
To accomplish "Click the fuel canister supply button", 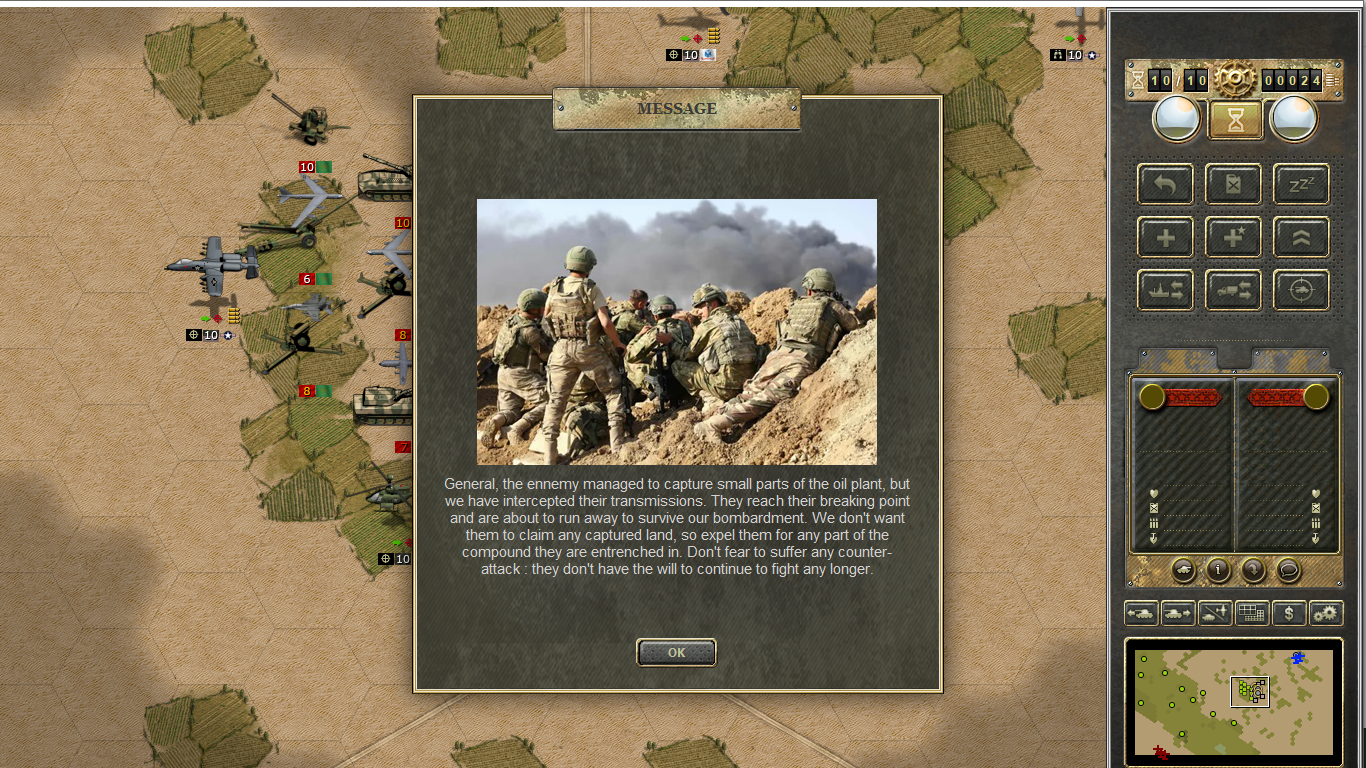I will (x=1233, y=184).
